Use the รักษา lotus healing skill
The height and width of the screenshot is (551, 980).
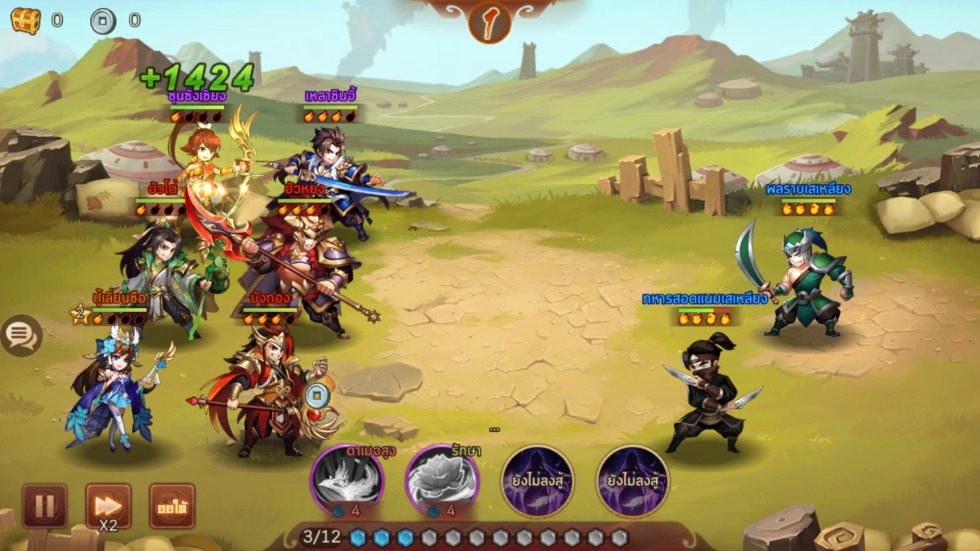pyautogui.click(x=441, y=480)
